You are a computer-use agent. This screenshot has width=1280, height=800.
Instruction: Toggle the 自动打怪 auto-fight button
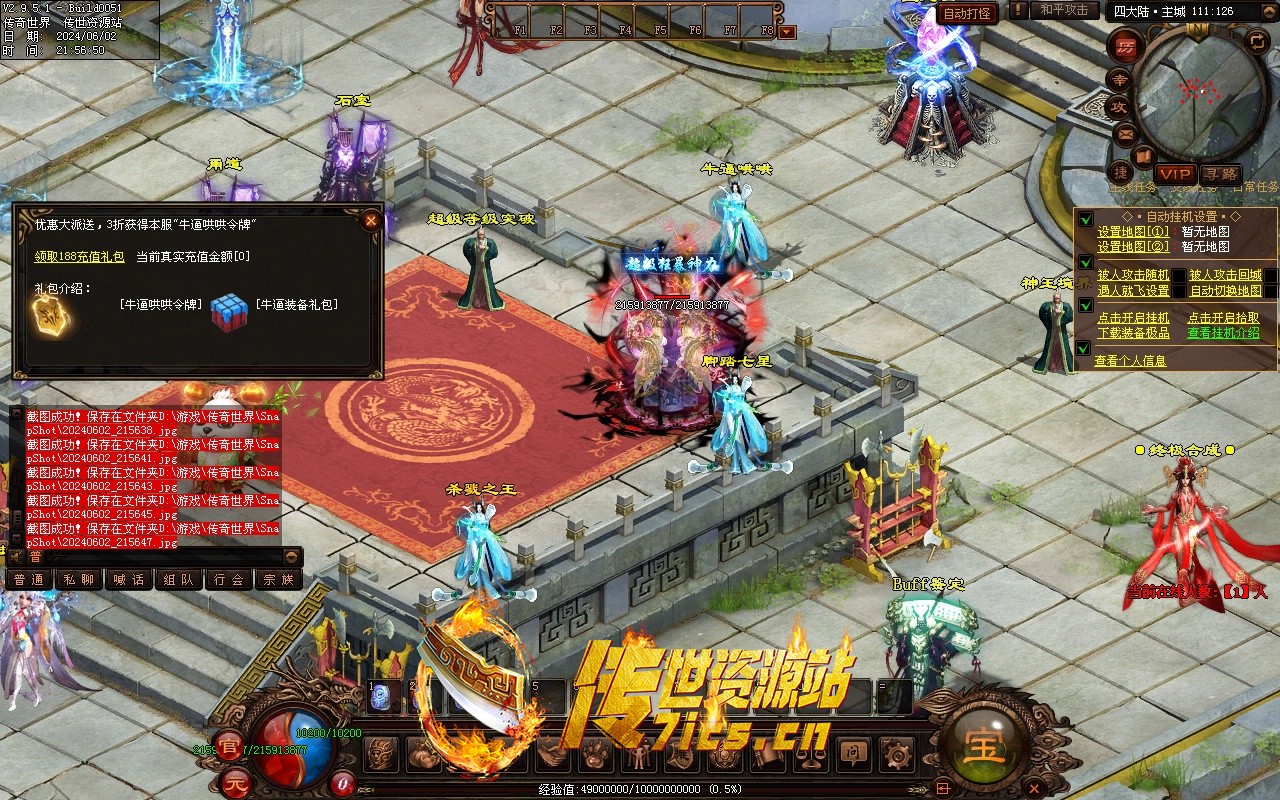click(x=968, y=13)
